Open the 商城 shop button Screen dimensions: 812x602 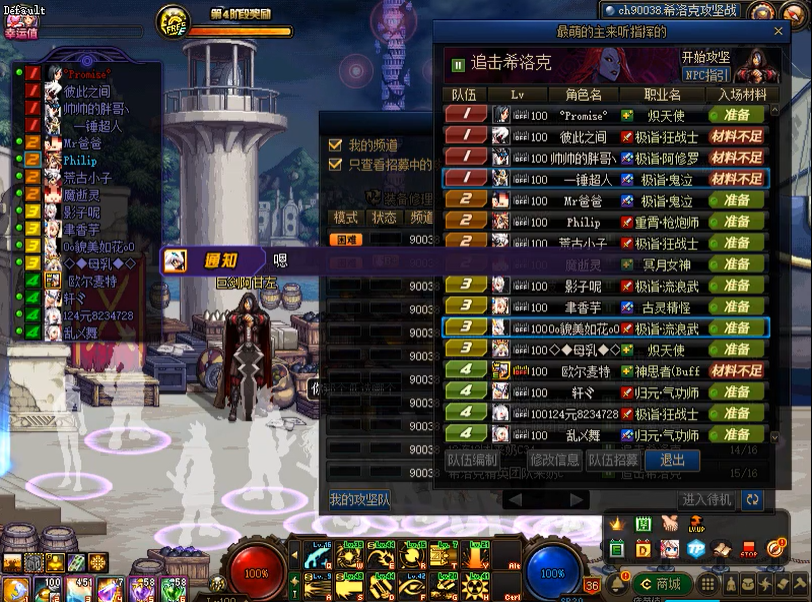pyautogui.click(x=659, y=584)
